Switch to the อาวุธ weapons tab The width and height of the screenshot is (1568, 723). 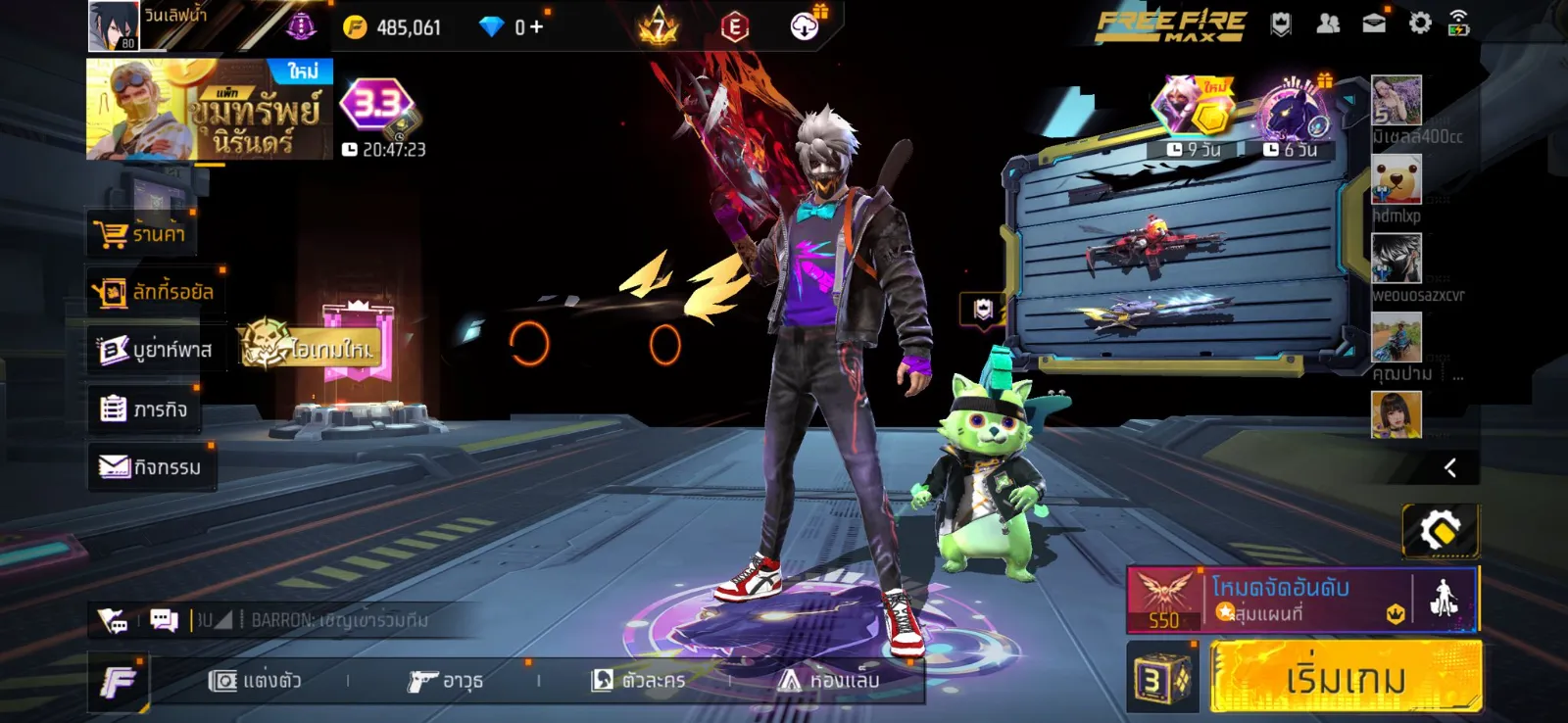click(x=446, y=680)
